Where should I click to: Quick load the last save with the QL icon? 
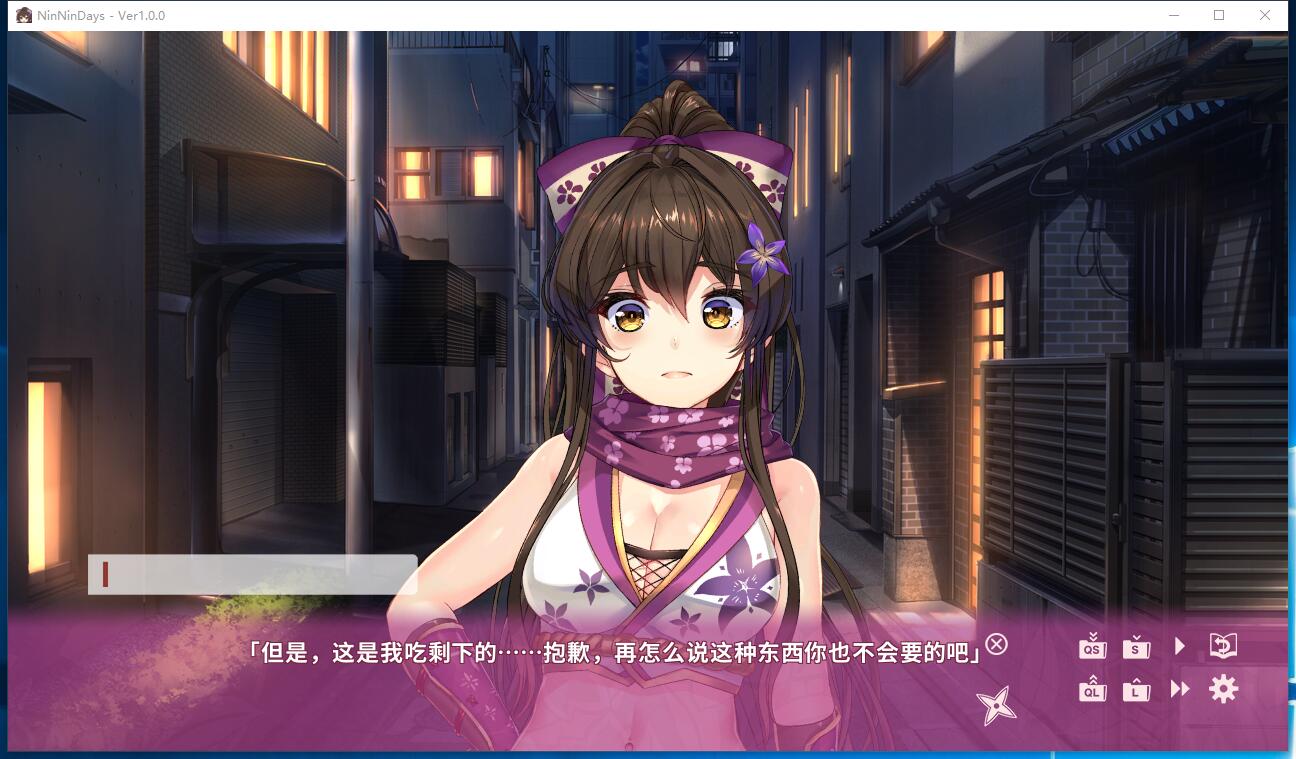[x=1093, y=689]
